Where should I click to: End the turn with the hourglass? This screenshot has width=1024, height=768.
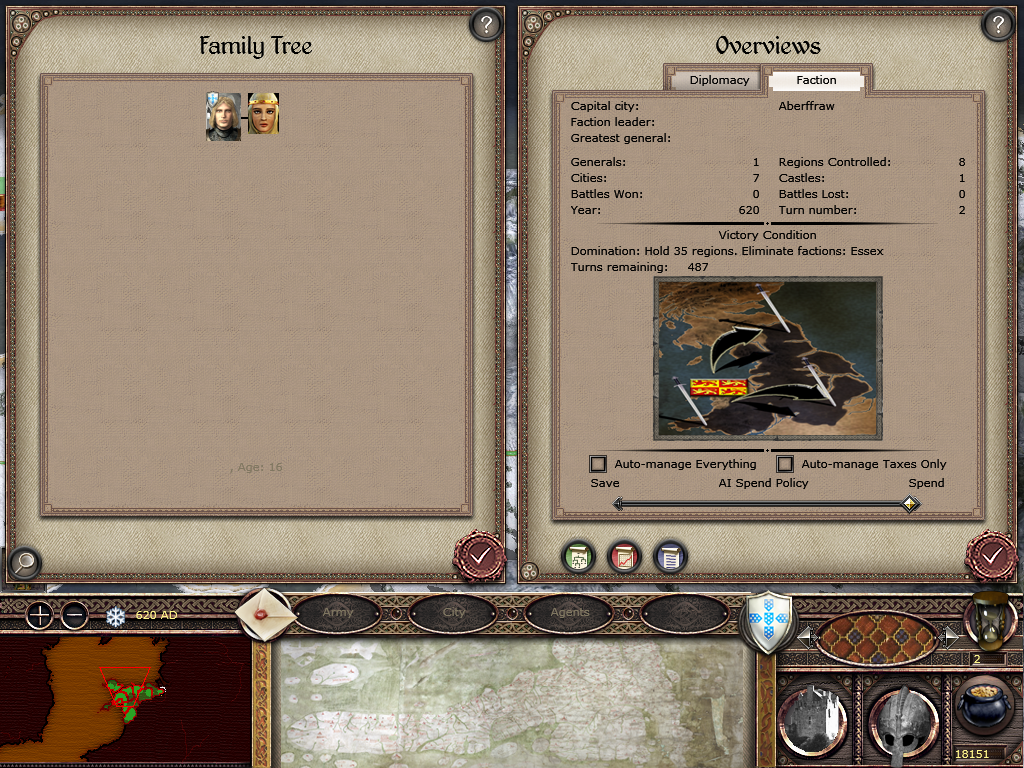tap(988, 618)
